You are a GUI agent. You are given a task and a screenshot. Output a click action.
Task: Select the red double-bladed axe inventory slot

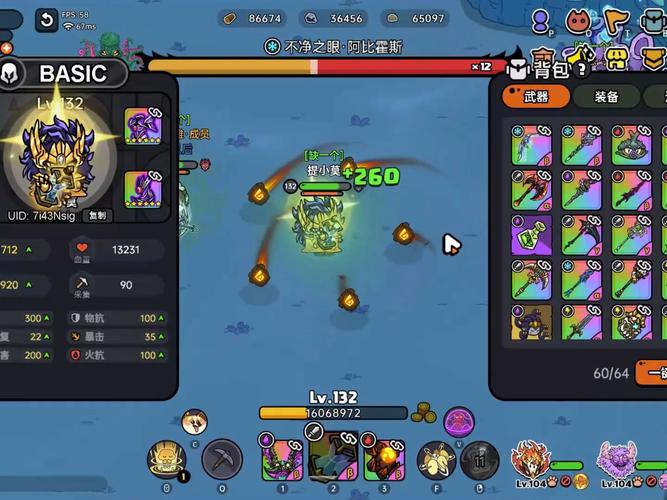(x=531, y=190)
